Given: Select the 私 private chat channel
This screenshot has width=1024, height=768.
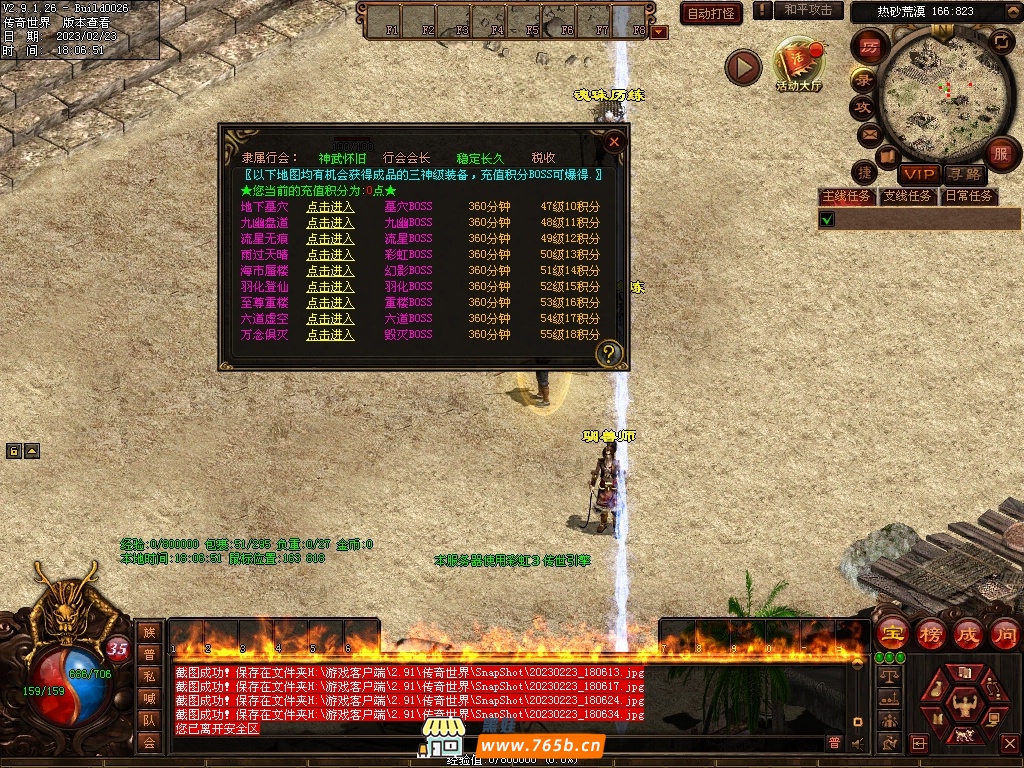Looking at the screenshot, I should tap(149, 676).
